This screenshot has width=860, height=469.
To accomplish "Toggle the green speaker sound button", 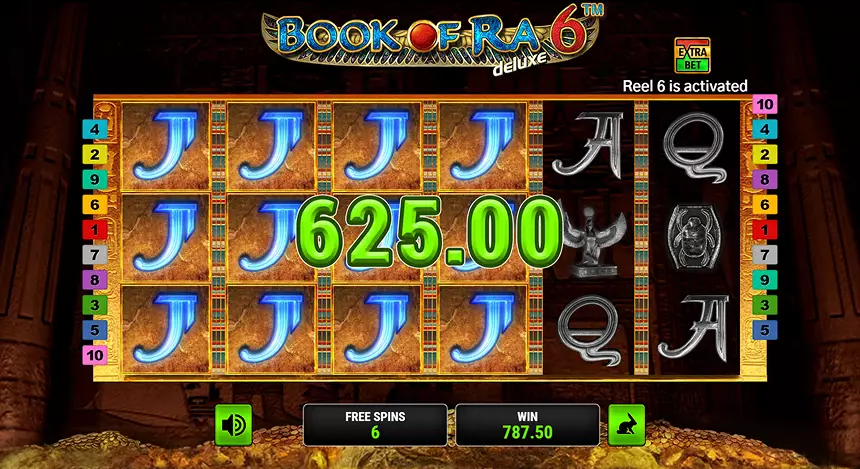I will click(233, 425).
